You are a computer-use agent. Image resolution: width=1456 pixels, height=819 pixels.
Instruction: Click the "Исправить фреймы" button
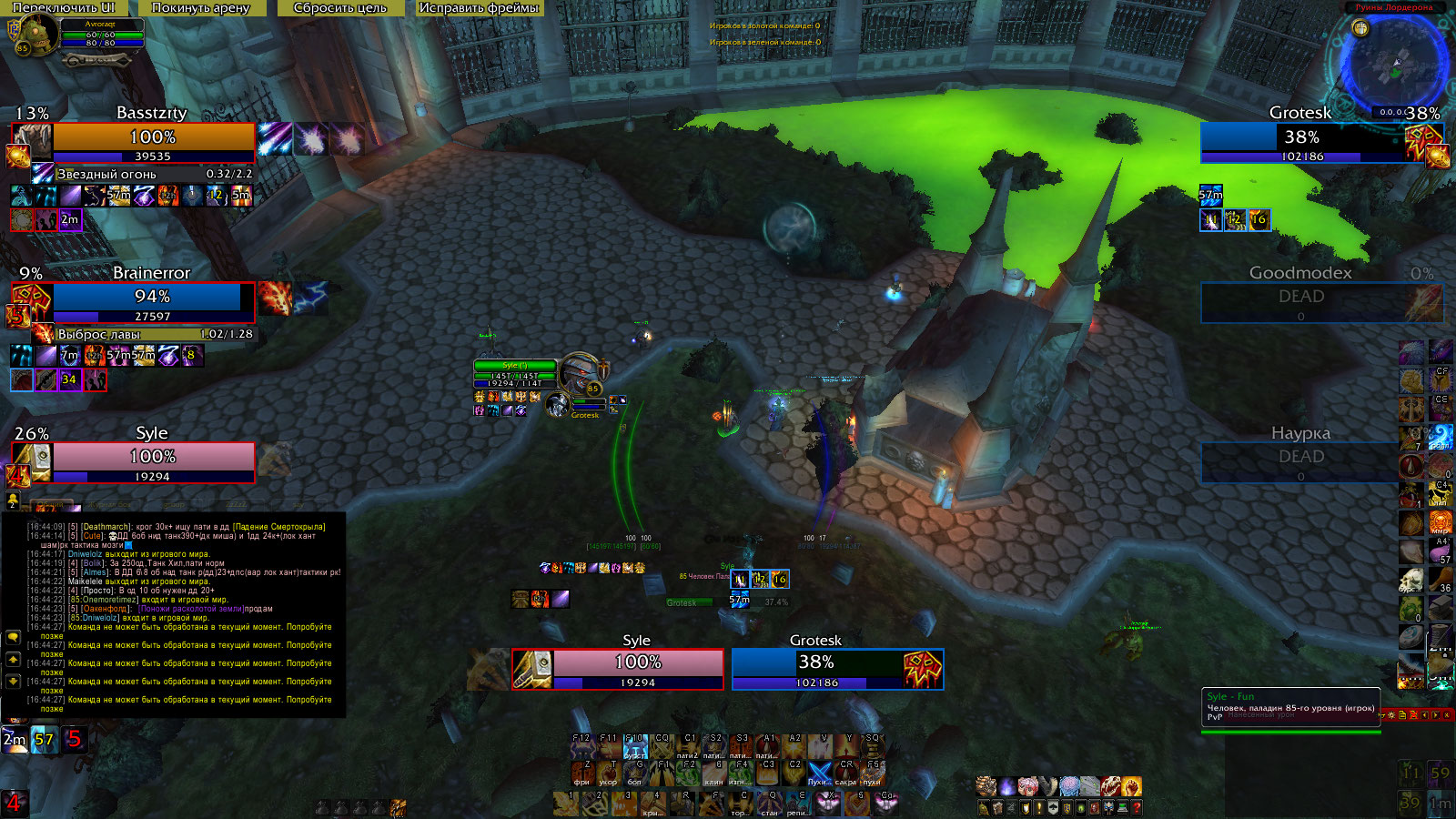pyautogui.click(x=479, y=8)
